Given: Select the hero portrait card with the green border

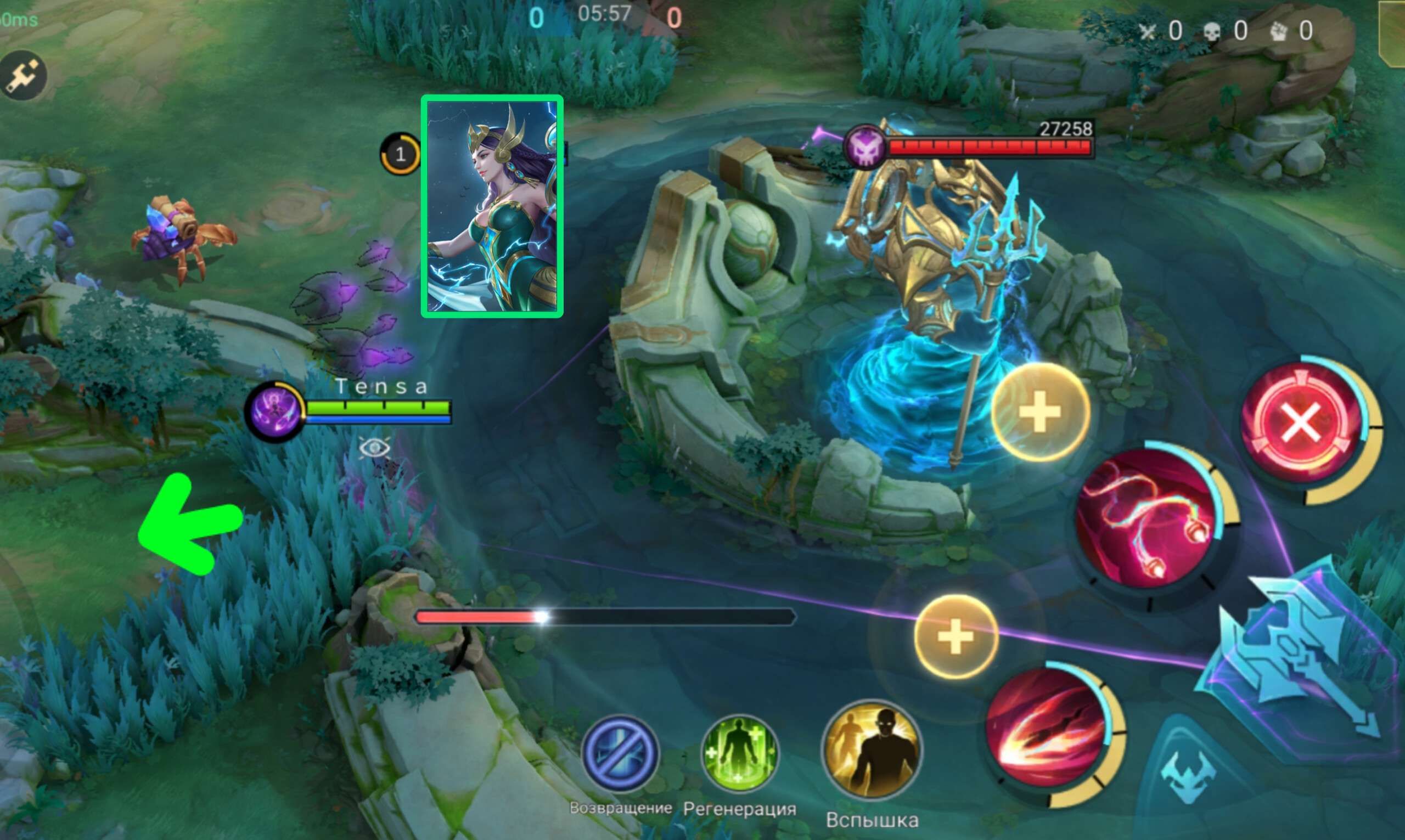Looking at the screenshot, I should pyautogui.click(x=491, y=206).
